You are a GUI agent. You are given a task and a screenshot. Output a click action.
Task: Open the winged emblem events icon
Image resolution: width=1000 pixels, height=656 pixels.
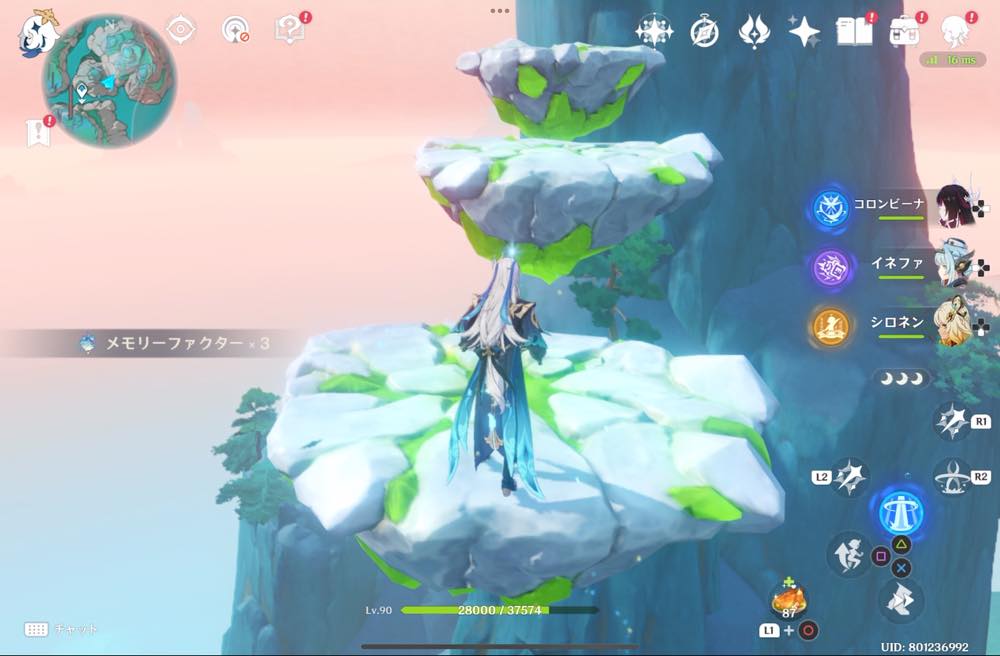754,32
